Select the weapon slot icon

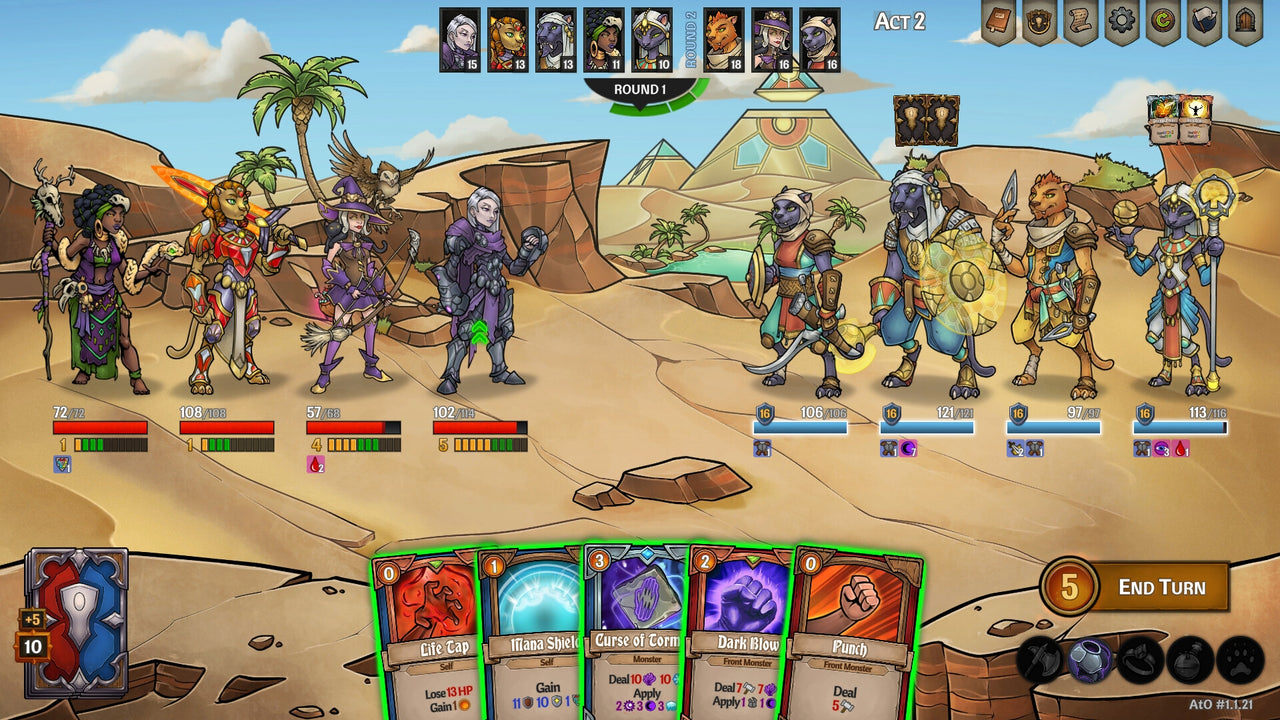coord(1040,663)
